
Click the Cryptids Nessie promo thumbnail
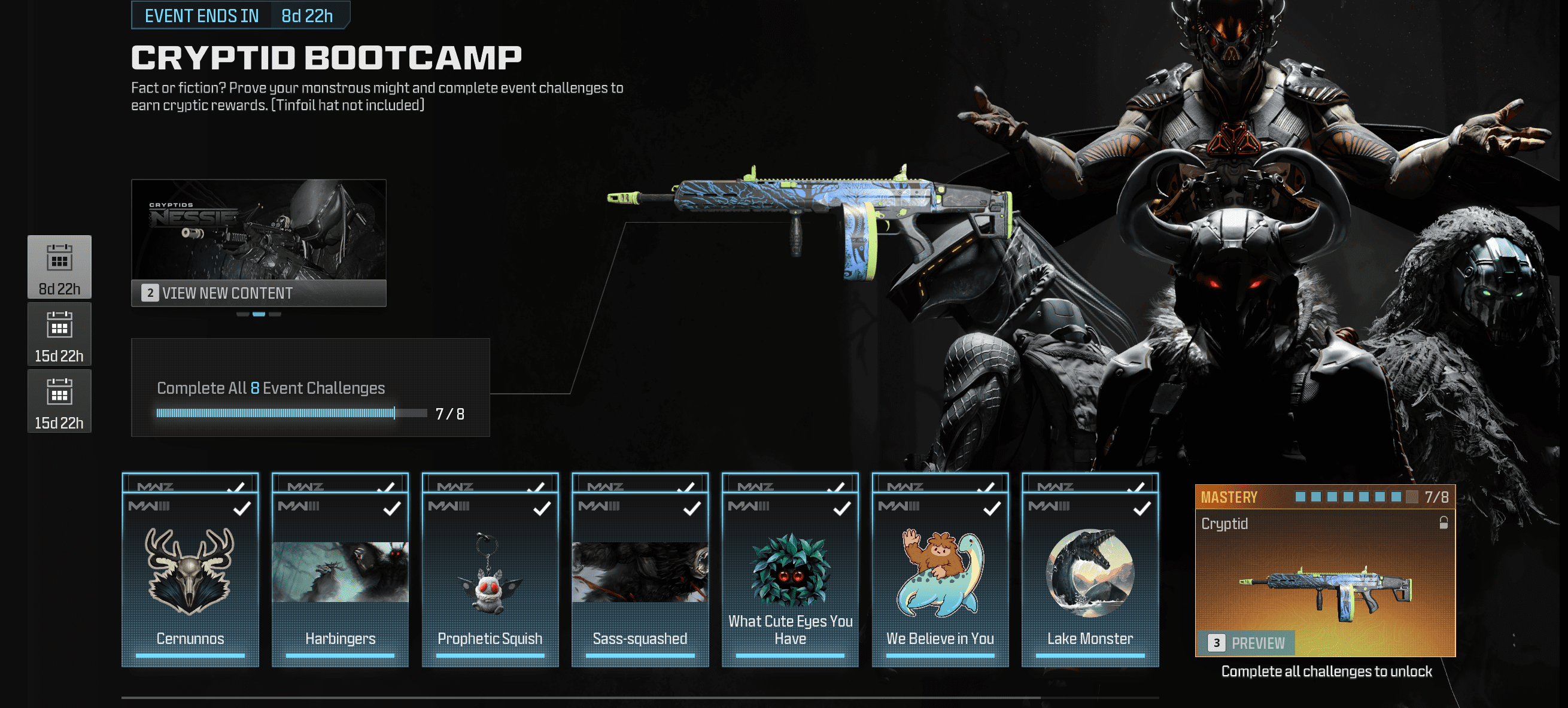click(x=258, y=229)
